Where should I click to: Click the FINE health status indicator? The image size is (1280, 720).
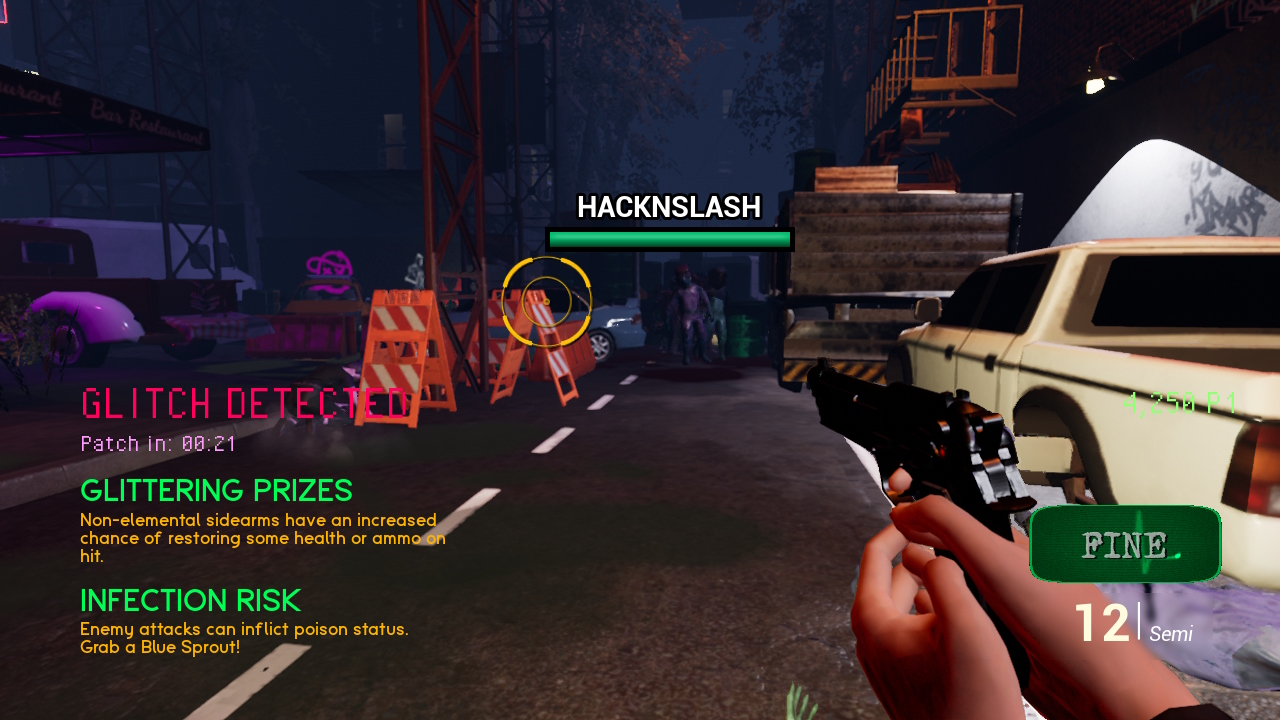[1124, 543]
